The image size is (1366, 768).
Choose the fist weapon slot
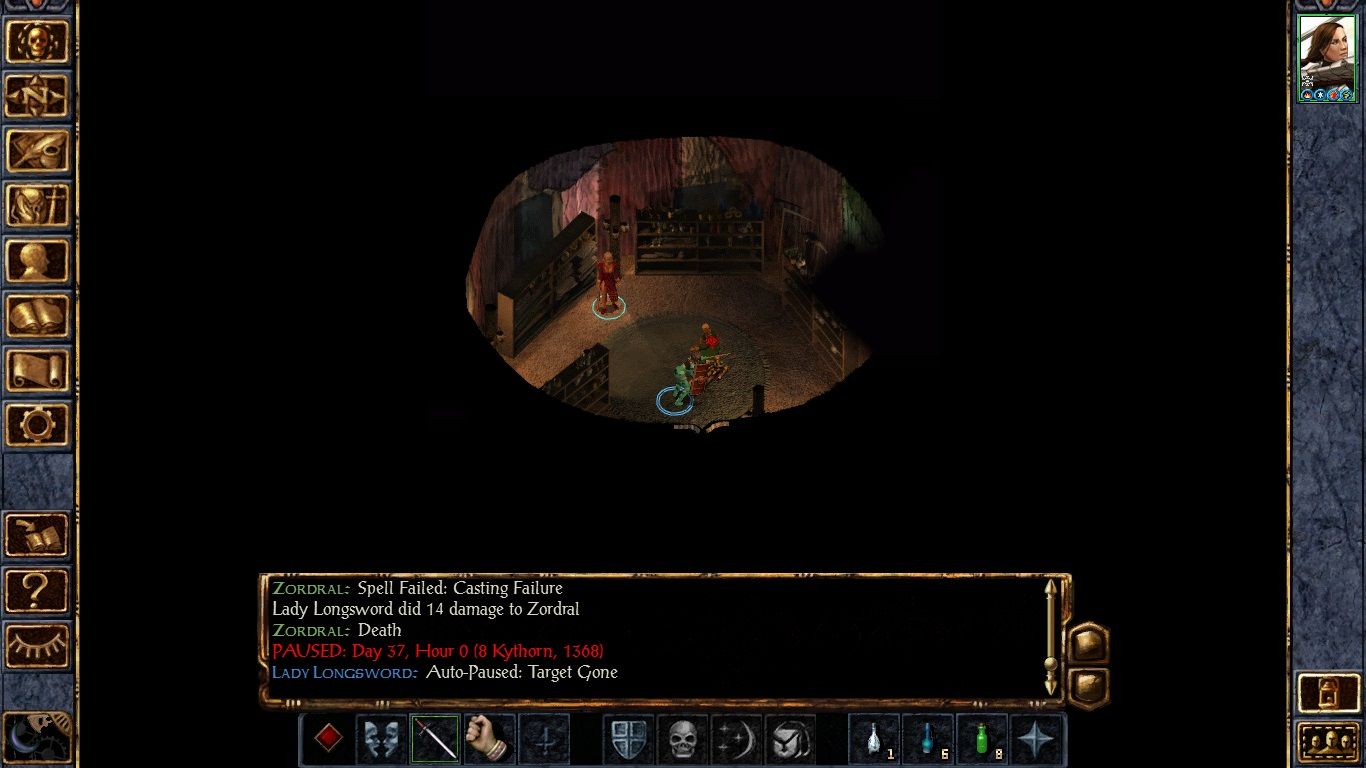point(489,740)
